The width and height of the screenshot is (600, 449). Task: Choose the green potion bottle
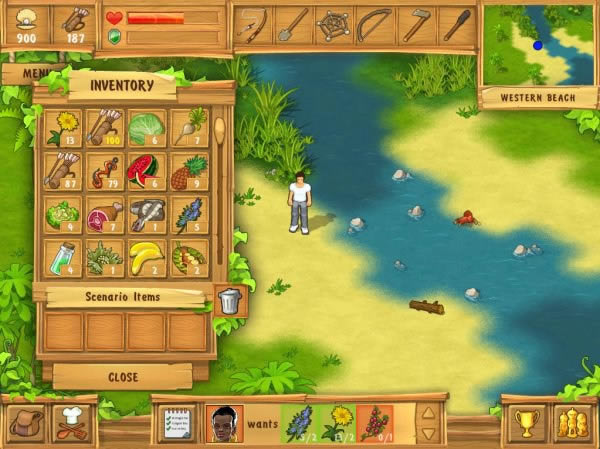(x=64, y=256)
